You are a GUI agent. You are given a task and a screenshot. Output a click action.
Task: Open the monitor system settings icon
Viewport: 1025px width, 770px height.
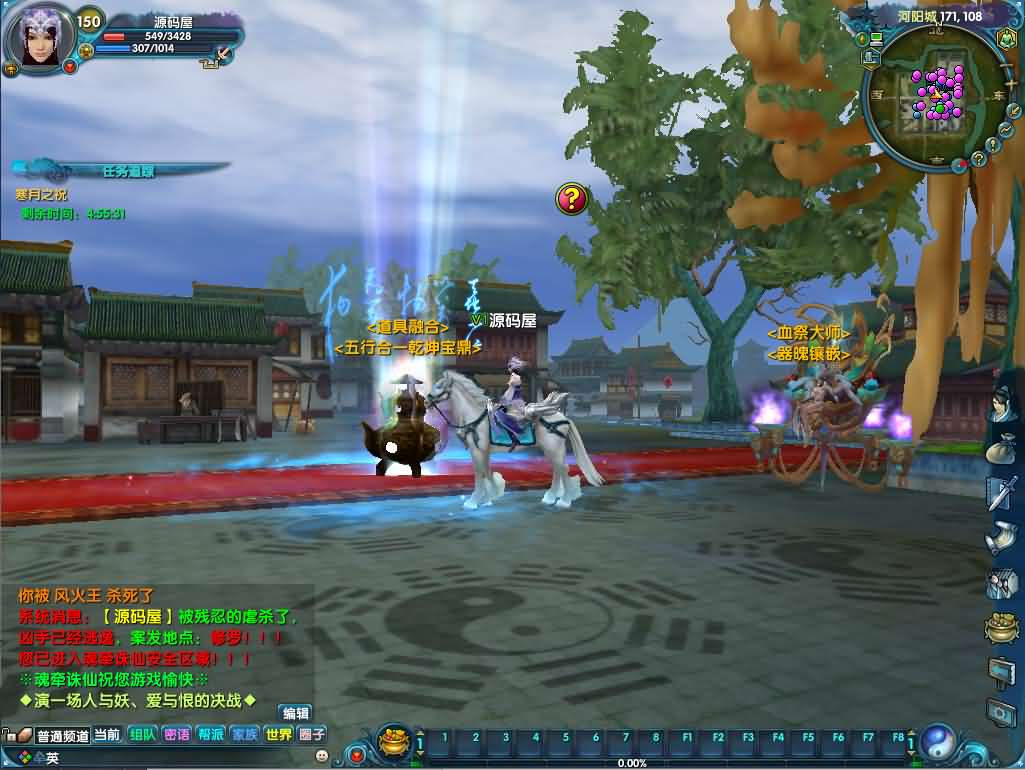(1001, 712)
